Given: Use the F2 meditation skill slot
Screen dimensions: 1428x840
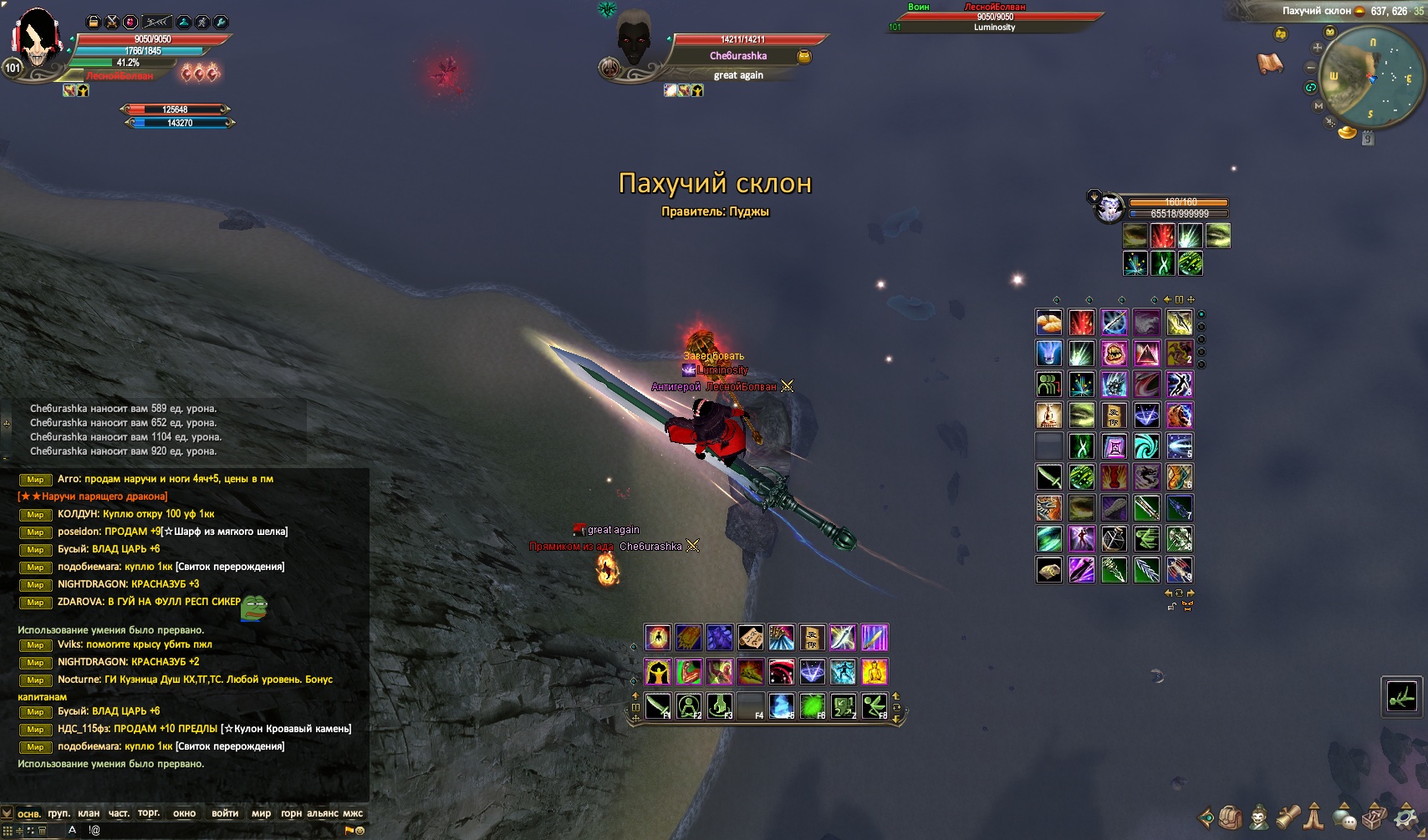Looking at the screenshot, I should click(689, 706).
